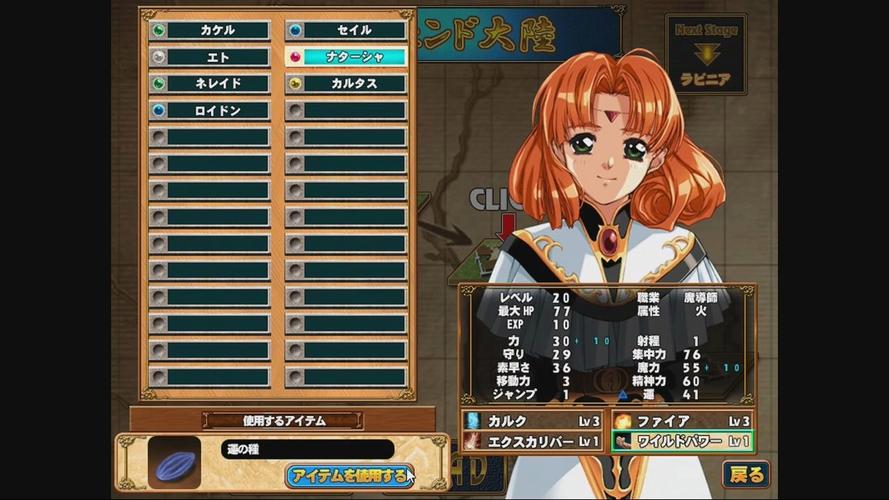Choose the ワイルドパワー skill entry
The width and height of the screenshot is (889, 500).
[x=682, y=441]
